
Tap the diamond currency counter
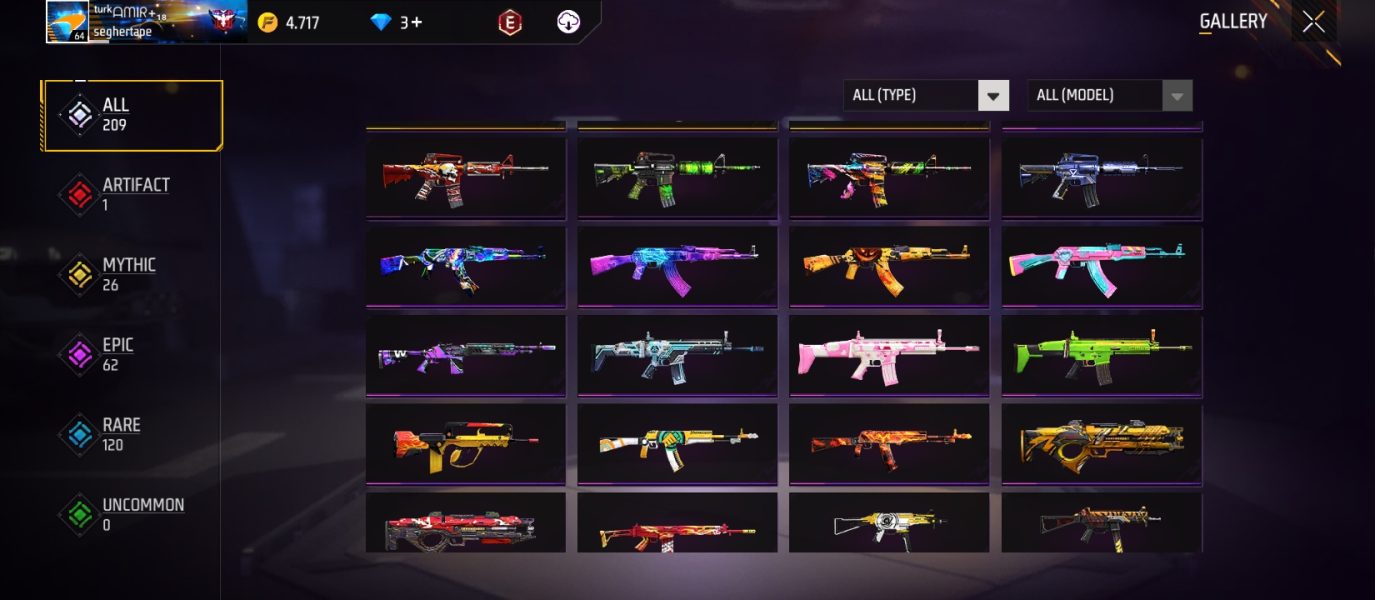(x=396, y=22)
